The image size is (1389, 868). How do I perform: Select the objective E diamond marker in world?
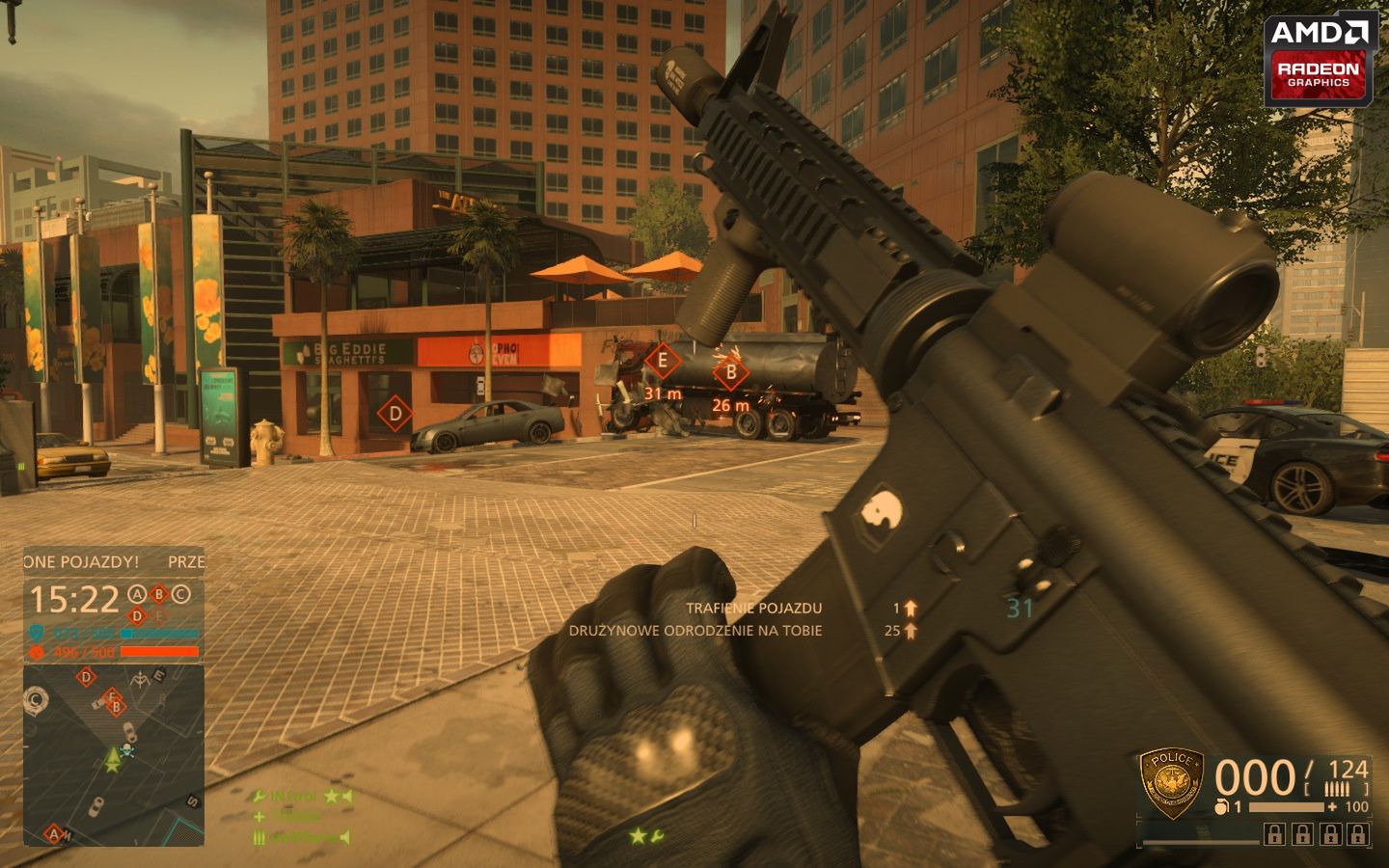(x=662, y=359)
